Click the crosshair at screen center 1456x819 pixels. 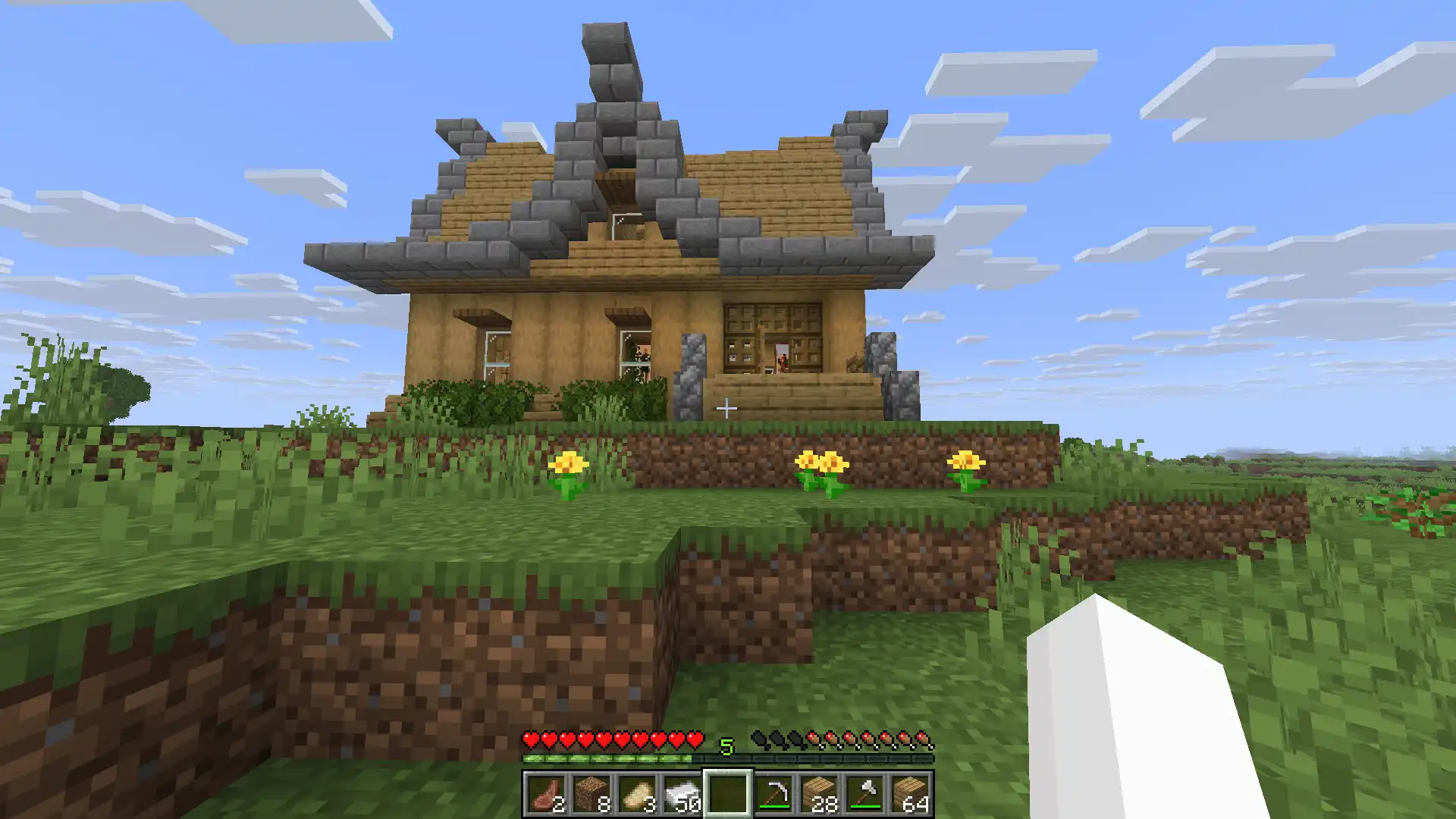coord(728,409)
